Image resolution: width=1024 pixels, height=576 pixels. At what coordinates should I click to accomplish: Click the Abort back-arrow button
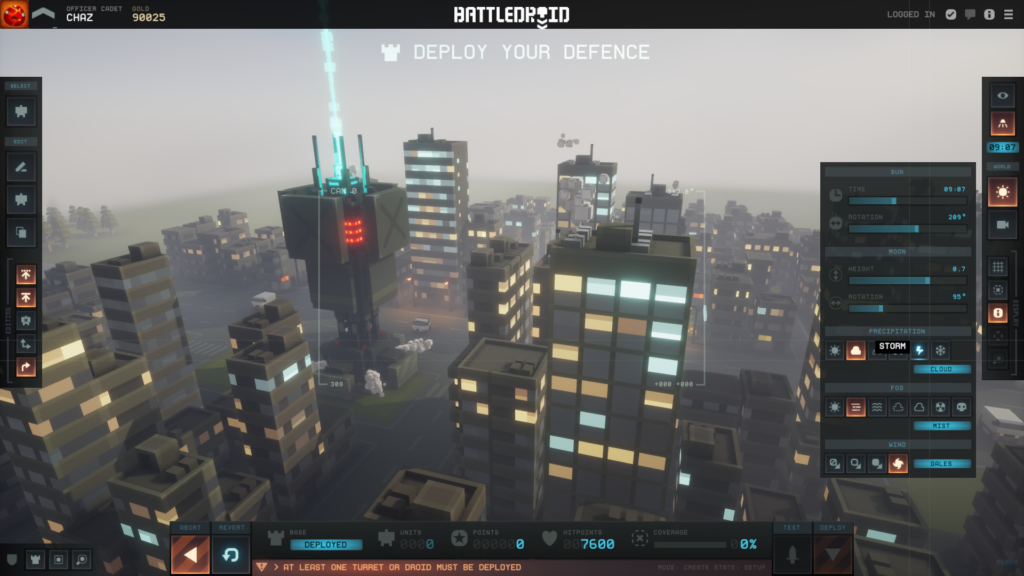pos(190,554)
